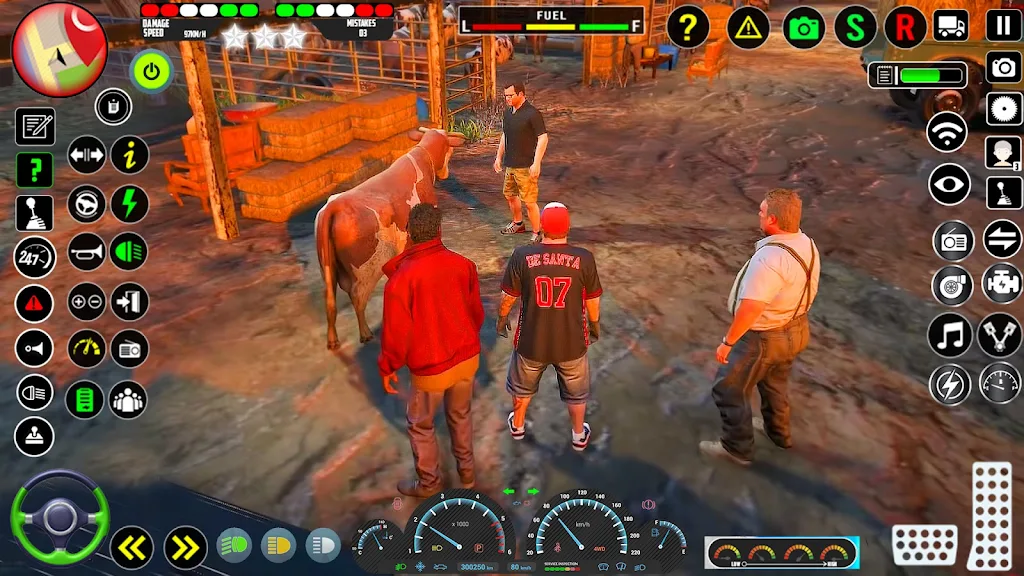
Task: Select the green camera icon
Action: 804,27
